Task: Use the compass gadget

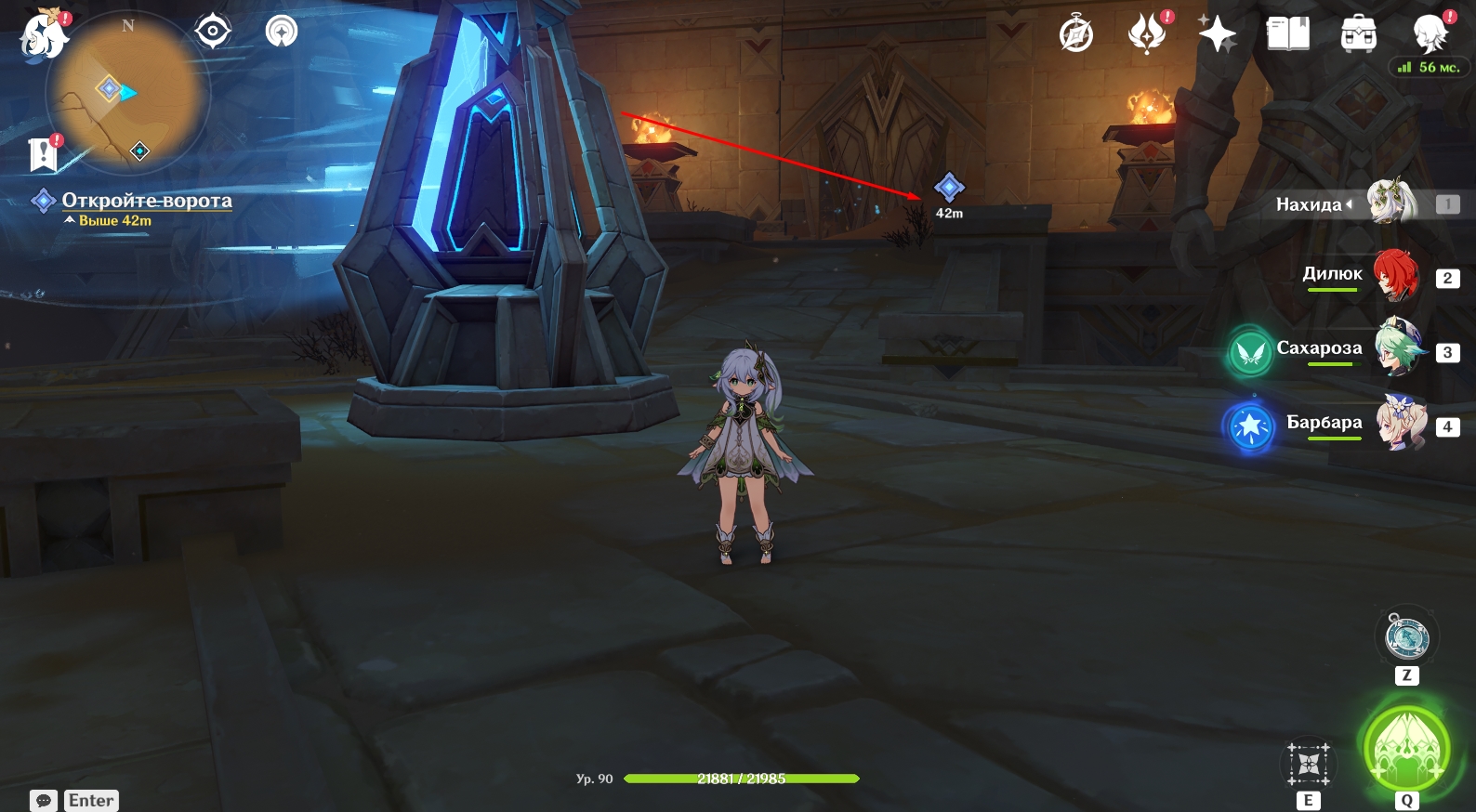Action: point(1406,638)
